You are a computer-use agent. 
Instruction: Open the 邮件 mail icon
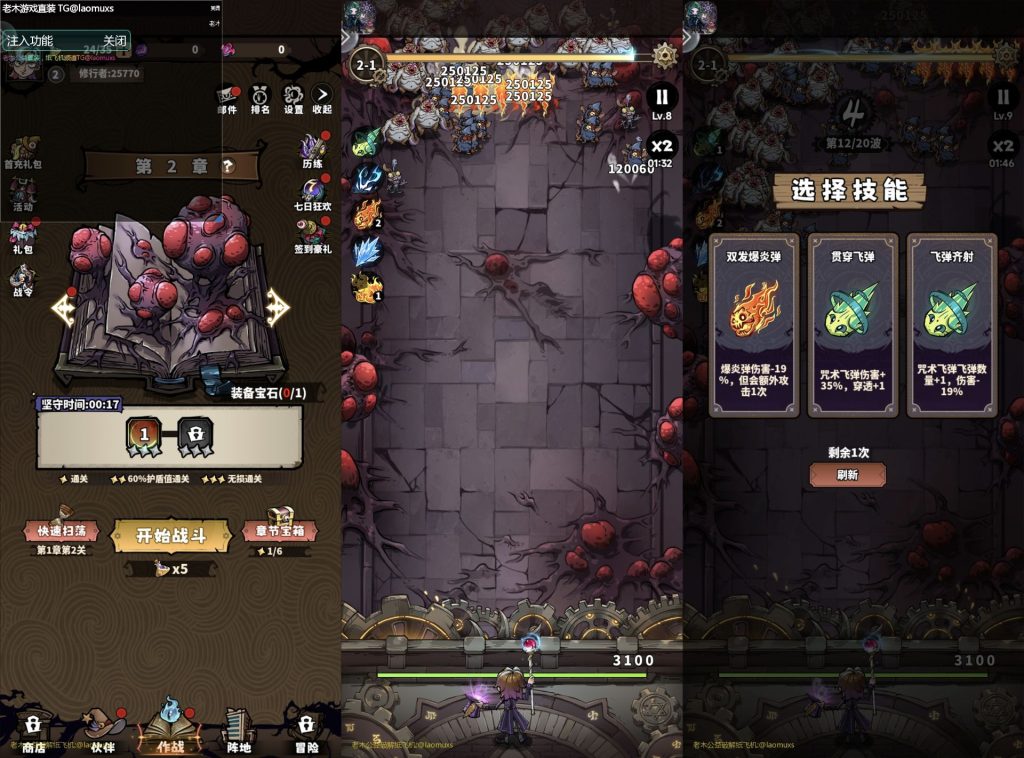coord(227,98)
